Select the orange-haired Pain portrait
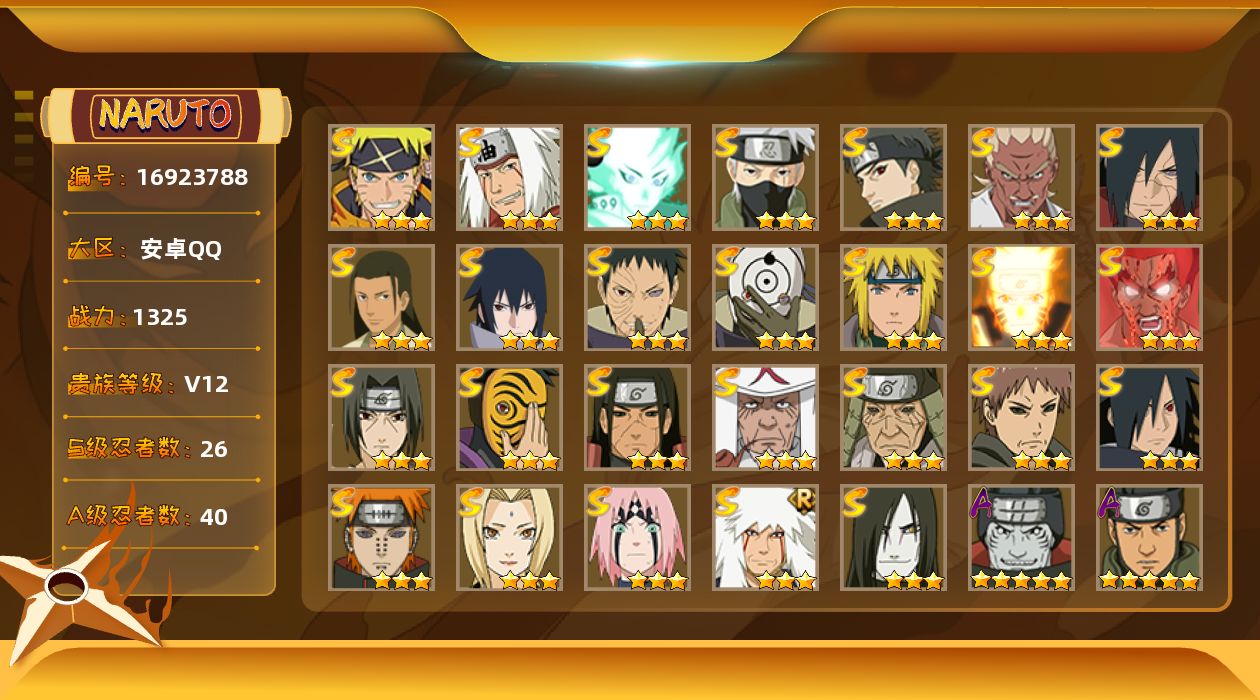 point(381,537)
